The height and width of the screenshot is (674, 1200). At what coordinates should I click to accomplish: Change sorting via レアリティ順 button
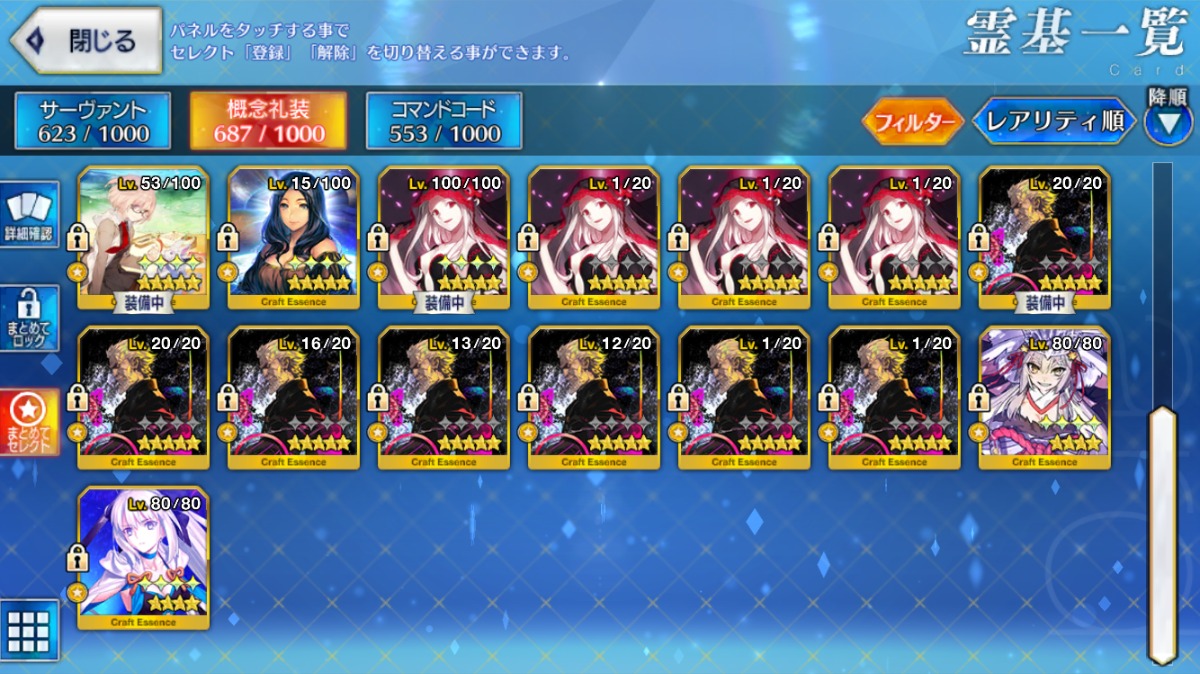coord(1055,122)
